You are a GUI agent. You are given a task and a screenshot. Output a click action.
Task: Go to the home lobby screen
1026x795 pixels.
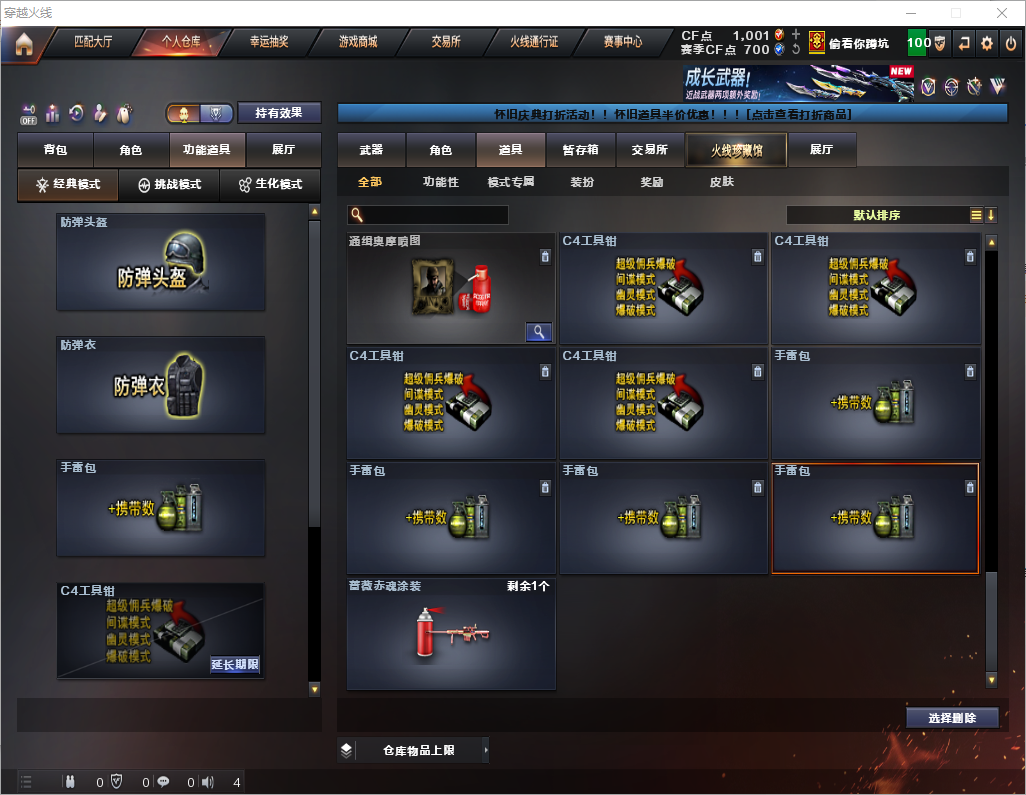tap(23, 44)
